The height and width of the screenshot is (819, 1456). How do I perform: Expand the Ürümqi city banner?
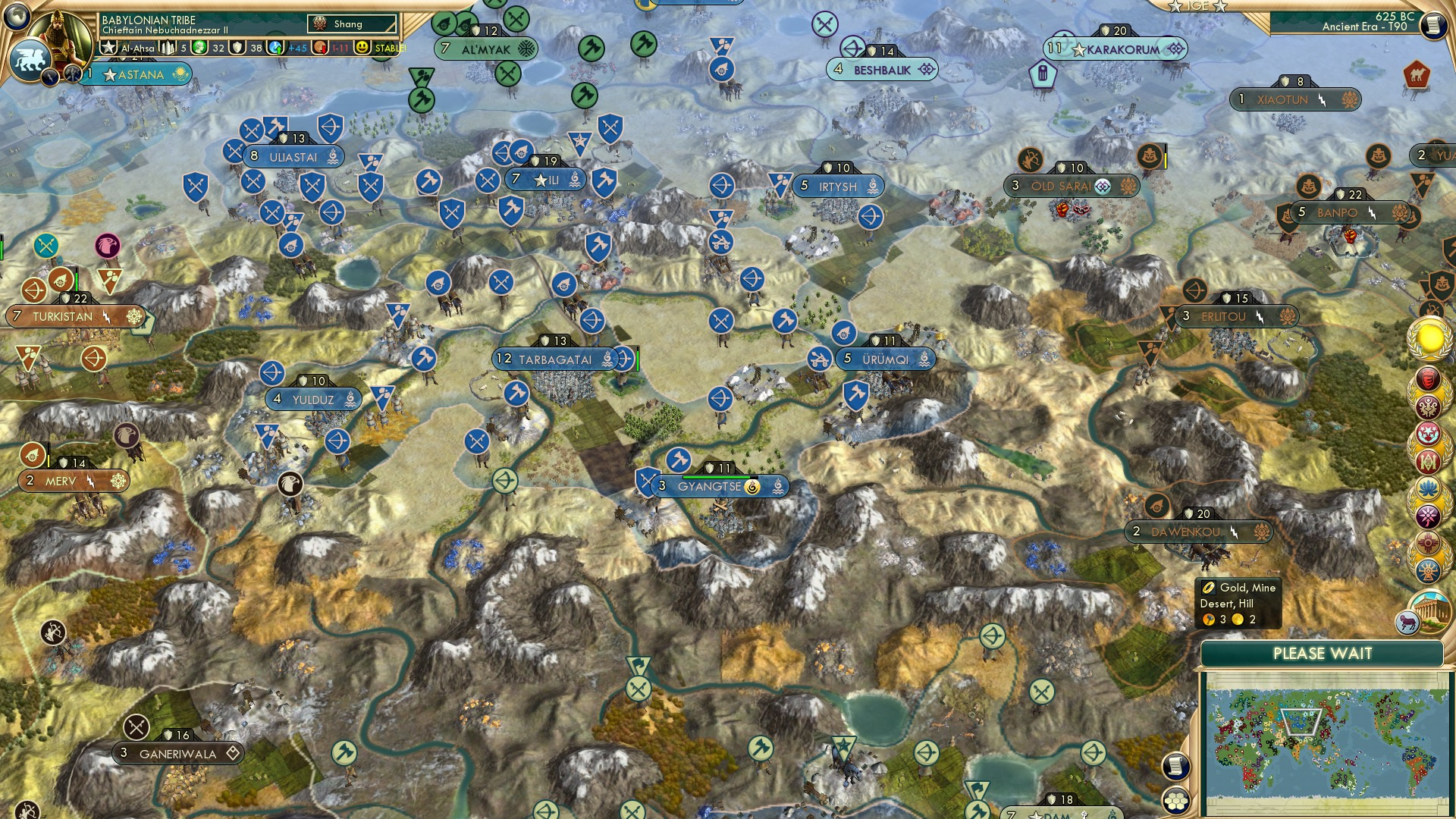click(x=884, y=359)
